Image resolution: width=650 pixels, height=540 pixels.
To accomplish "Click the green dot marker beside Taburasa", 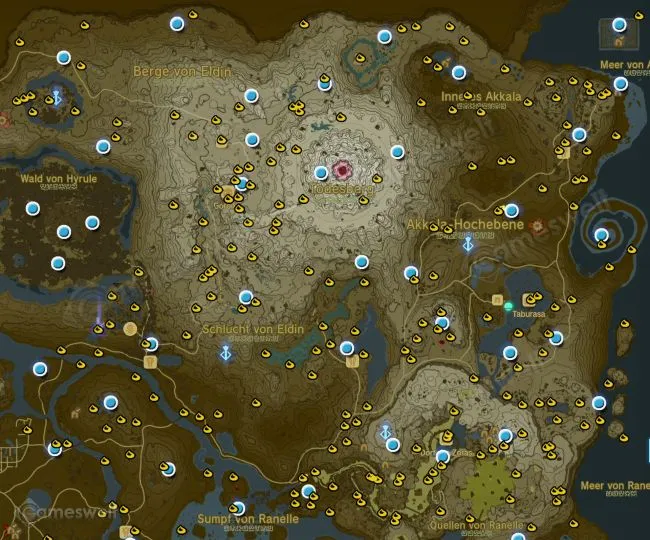I will (x=509, y=305).
